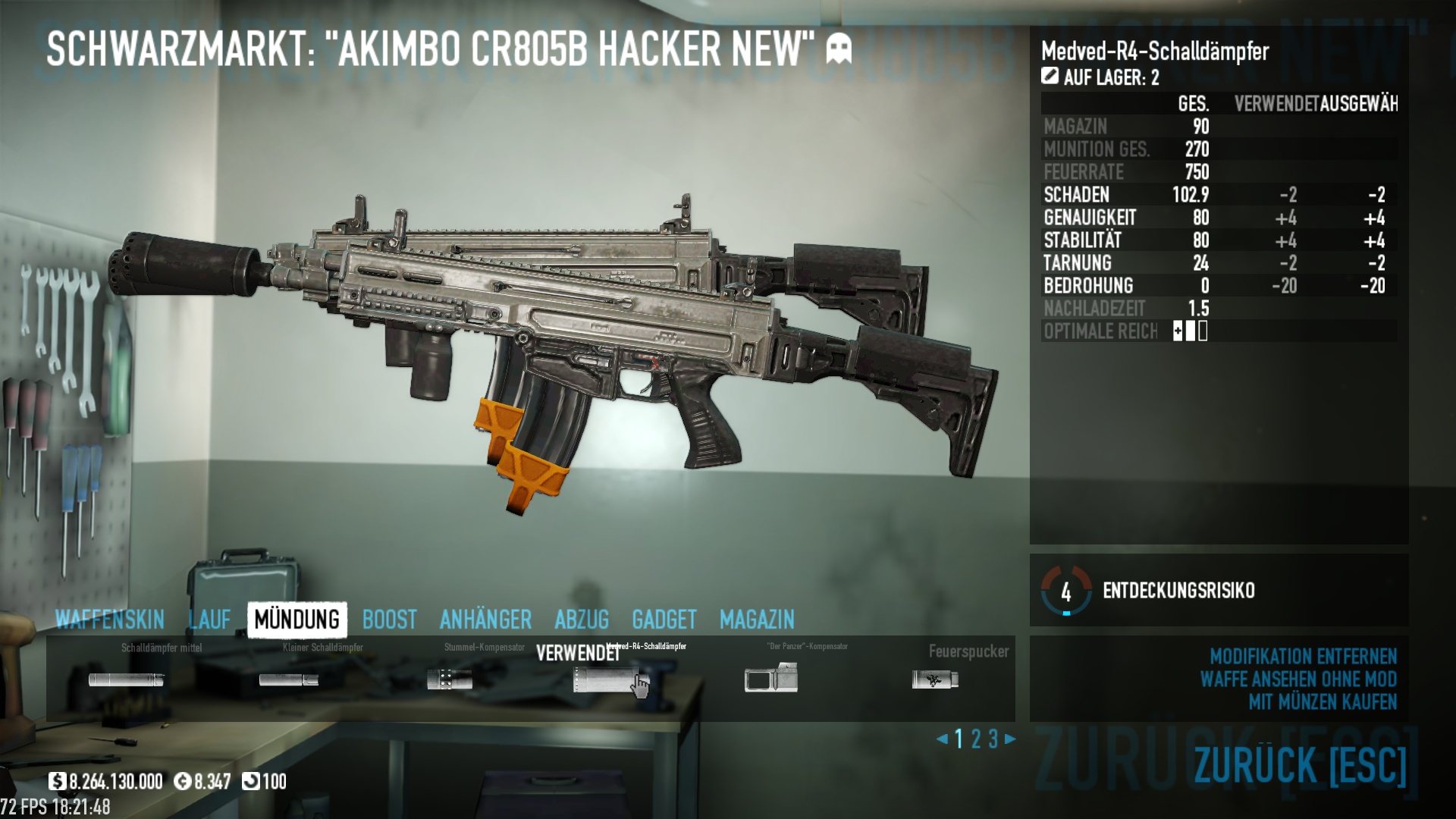Select the Medved-R4-Schalldämpfer mod
The width and height of the screenshot is (1456, 819).
(x=610, y=679)
